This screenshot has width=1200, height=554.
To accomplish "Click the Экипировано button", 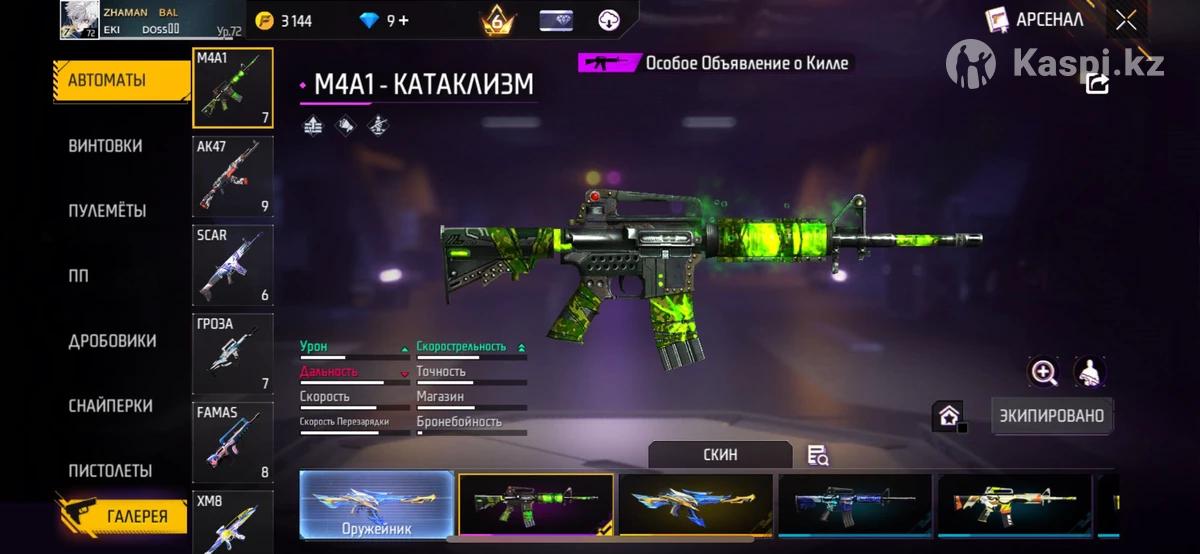I will click(x=1053, y=415).
